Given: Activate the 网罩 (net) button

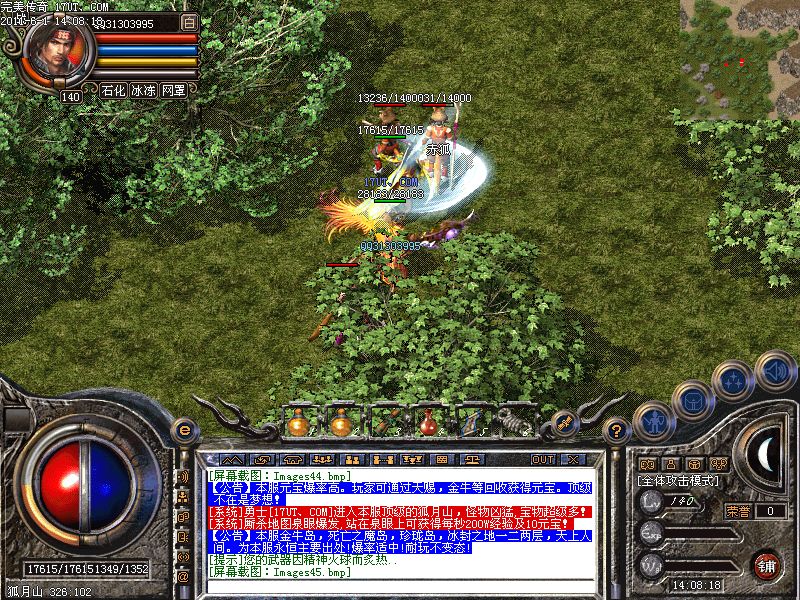Looking at the screenshot, I should click(173, 90).
